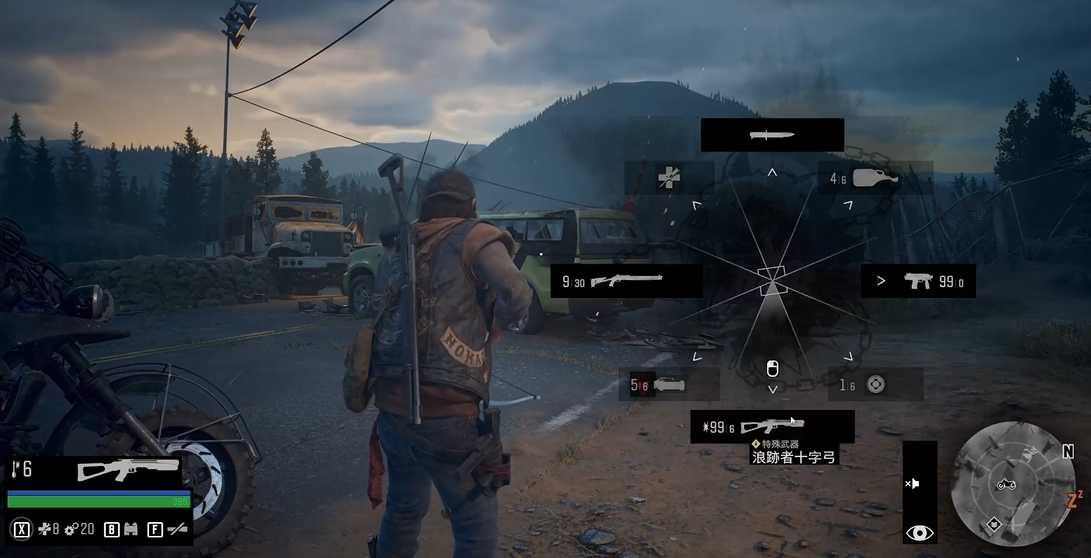Select the submachine gun sidearm slot
The image size is (1091, 558).
click(x=918, y=281)
